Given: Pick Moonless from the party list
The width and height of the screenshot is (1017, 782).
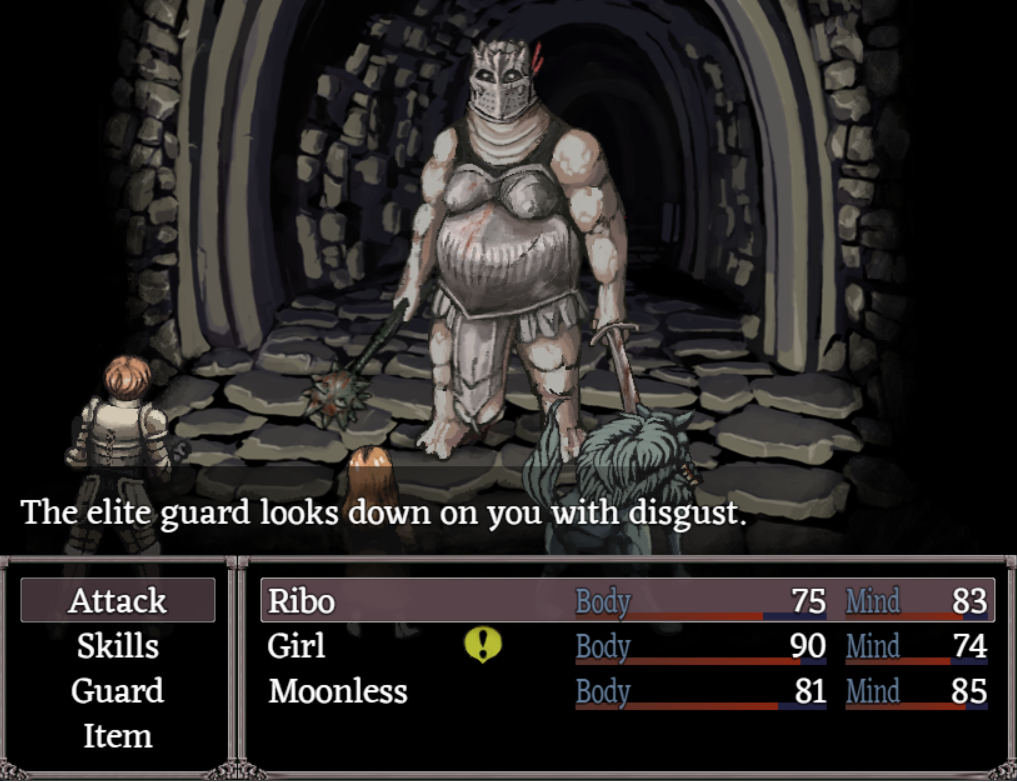Looking at the screenshot, I should [338, 691].
